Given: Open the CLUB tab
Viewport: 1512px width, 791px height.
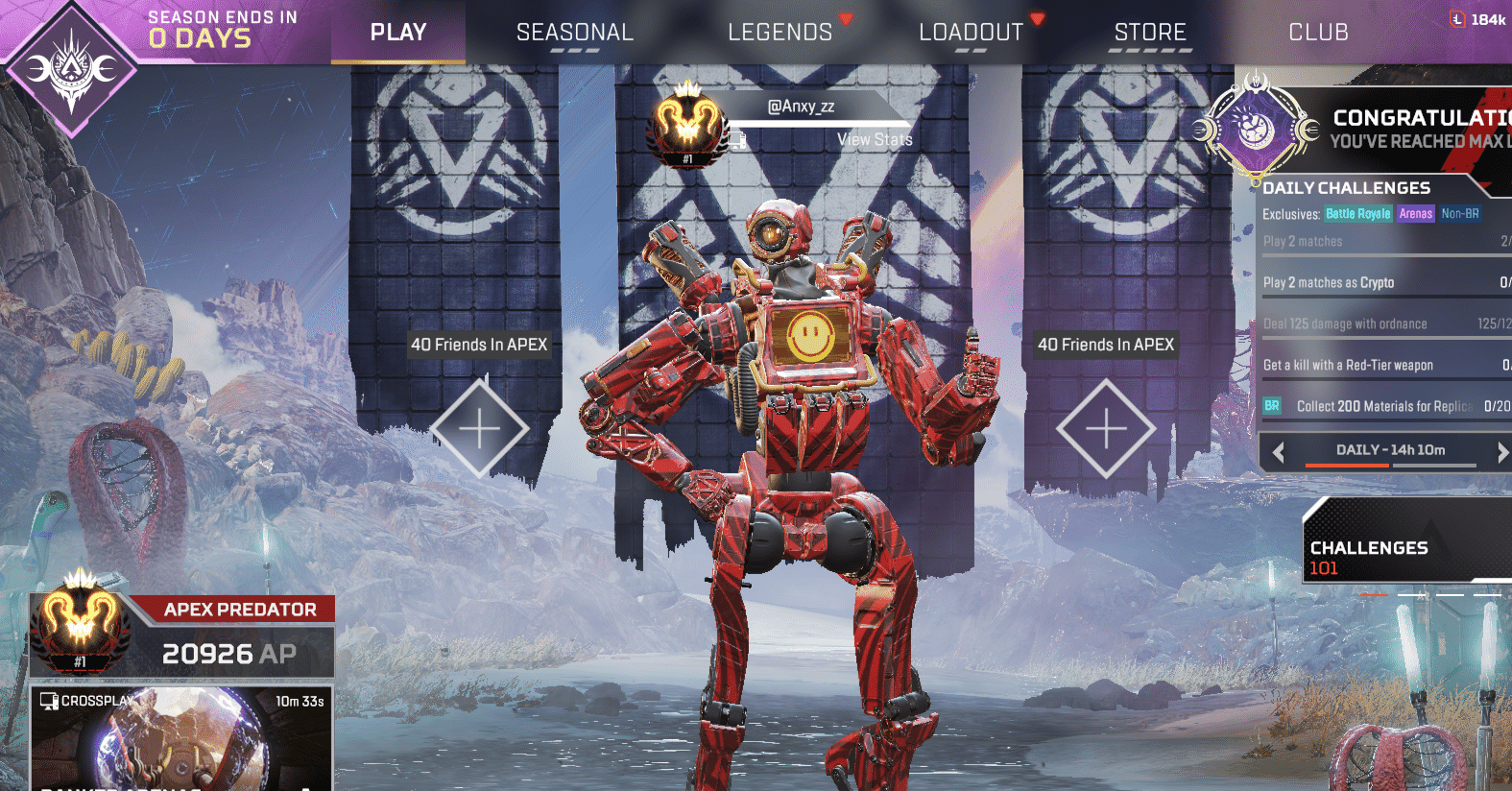Looking at the screenshot, I should 1318,33.
